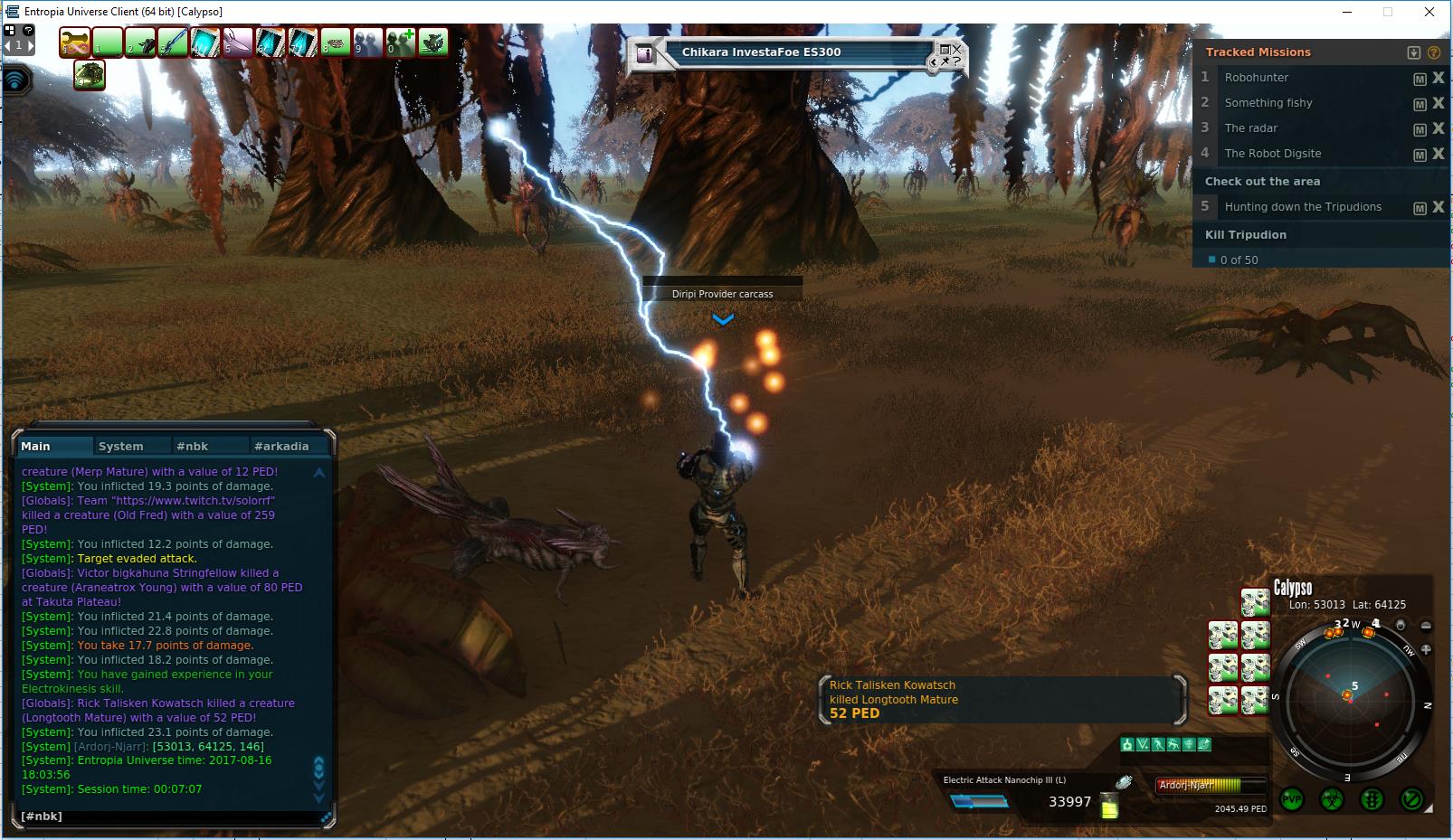Collapse the Tracked Missions panel
This screenshot has height=840, width=1453.
click(x=1414, y=52)
